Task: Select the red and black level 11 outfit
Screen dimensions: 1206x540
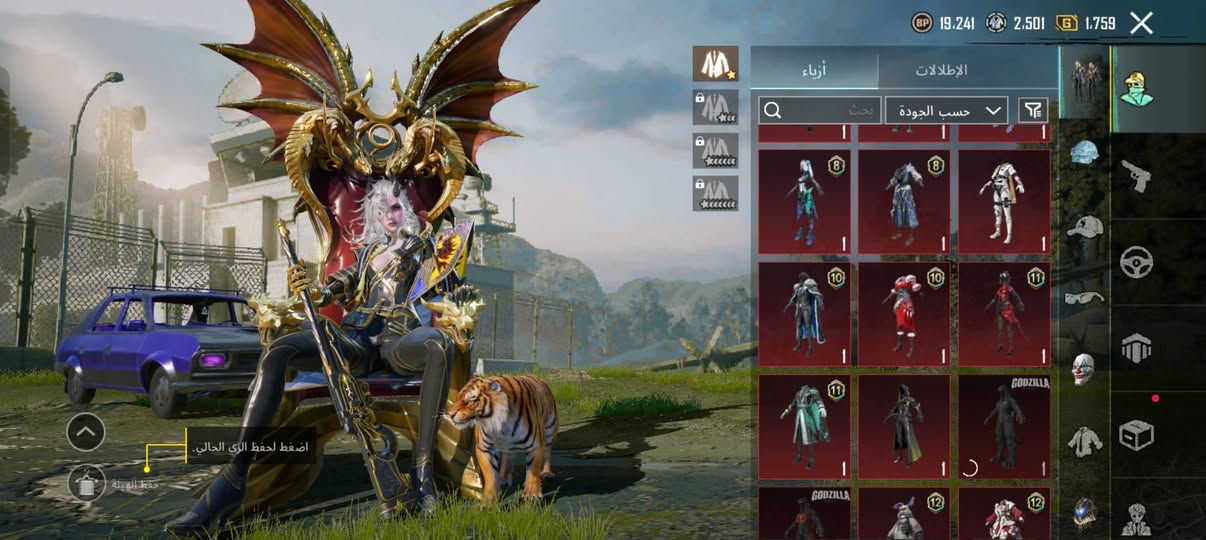Action: click(x=1004, y=313)
